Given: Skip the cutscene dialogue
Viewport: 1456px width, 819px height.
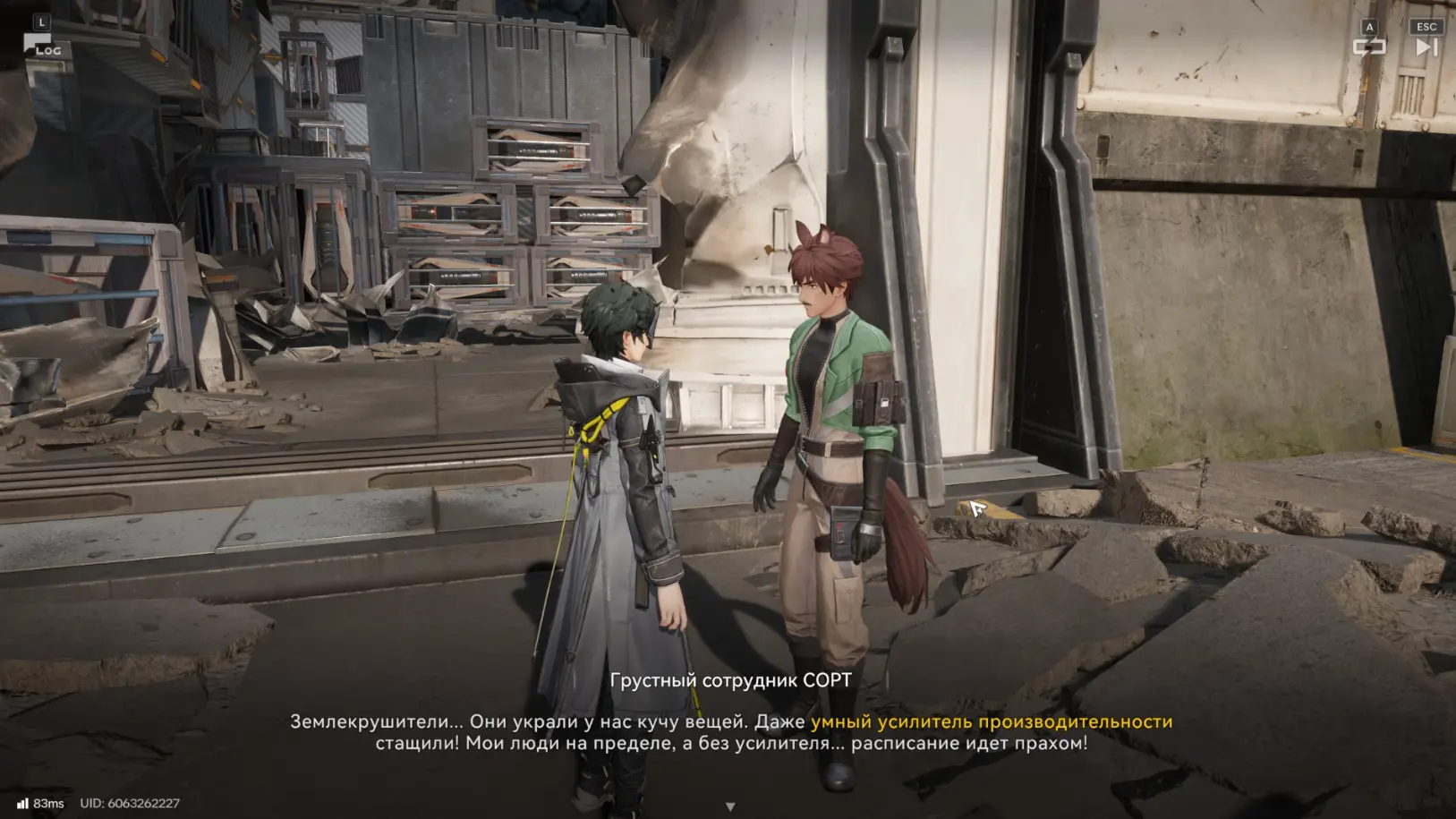Looking at the screenshot, I should [1426, 46].
